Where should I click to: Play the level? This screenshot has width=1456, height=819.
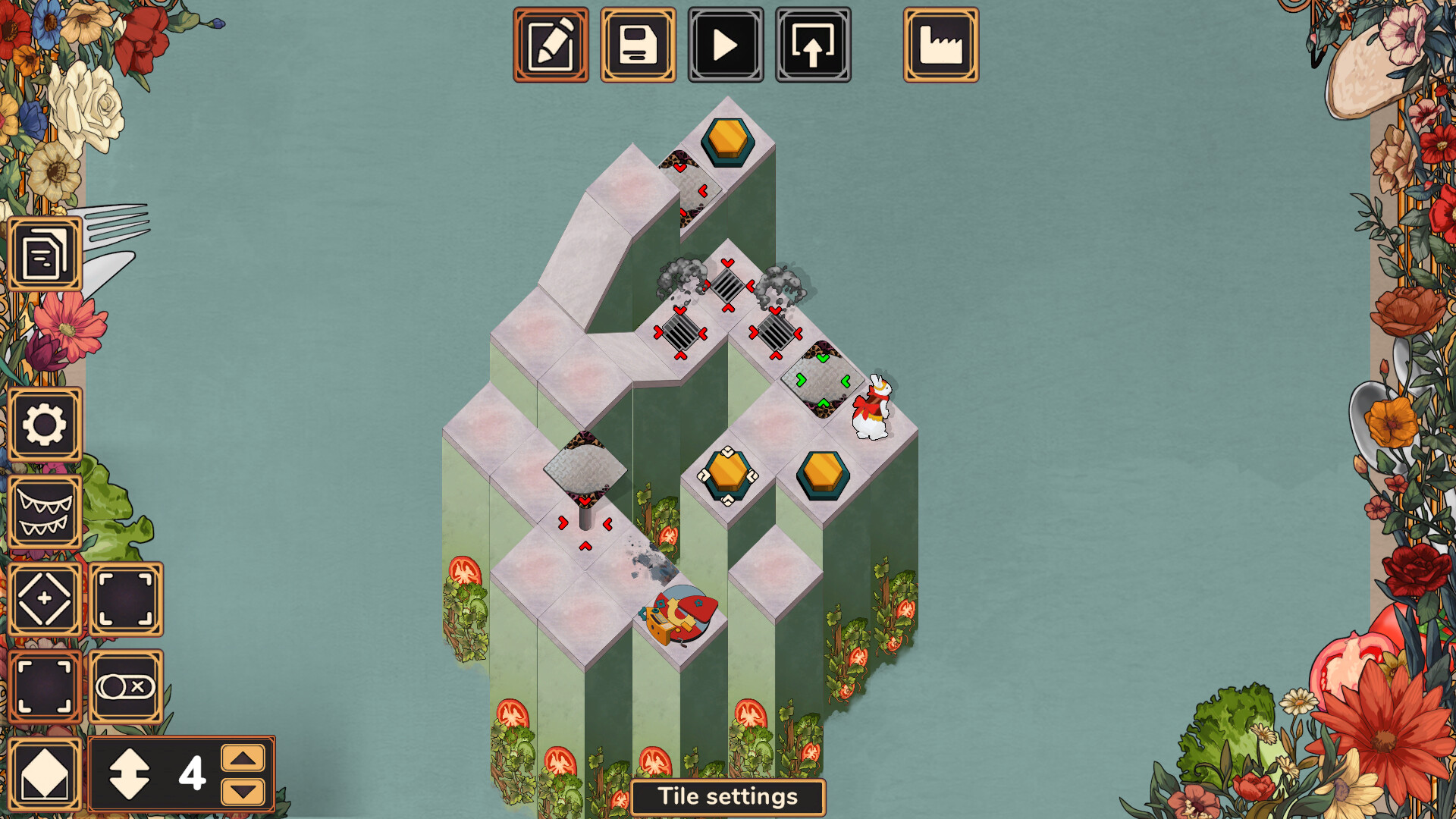click(726, 45)
